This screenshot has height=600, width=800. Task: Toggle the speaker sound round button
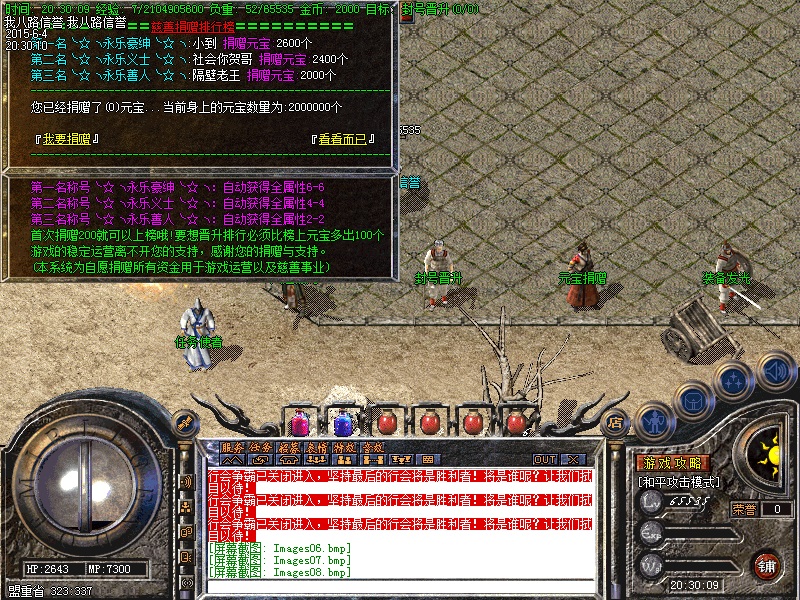point(775,371)
